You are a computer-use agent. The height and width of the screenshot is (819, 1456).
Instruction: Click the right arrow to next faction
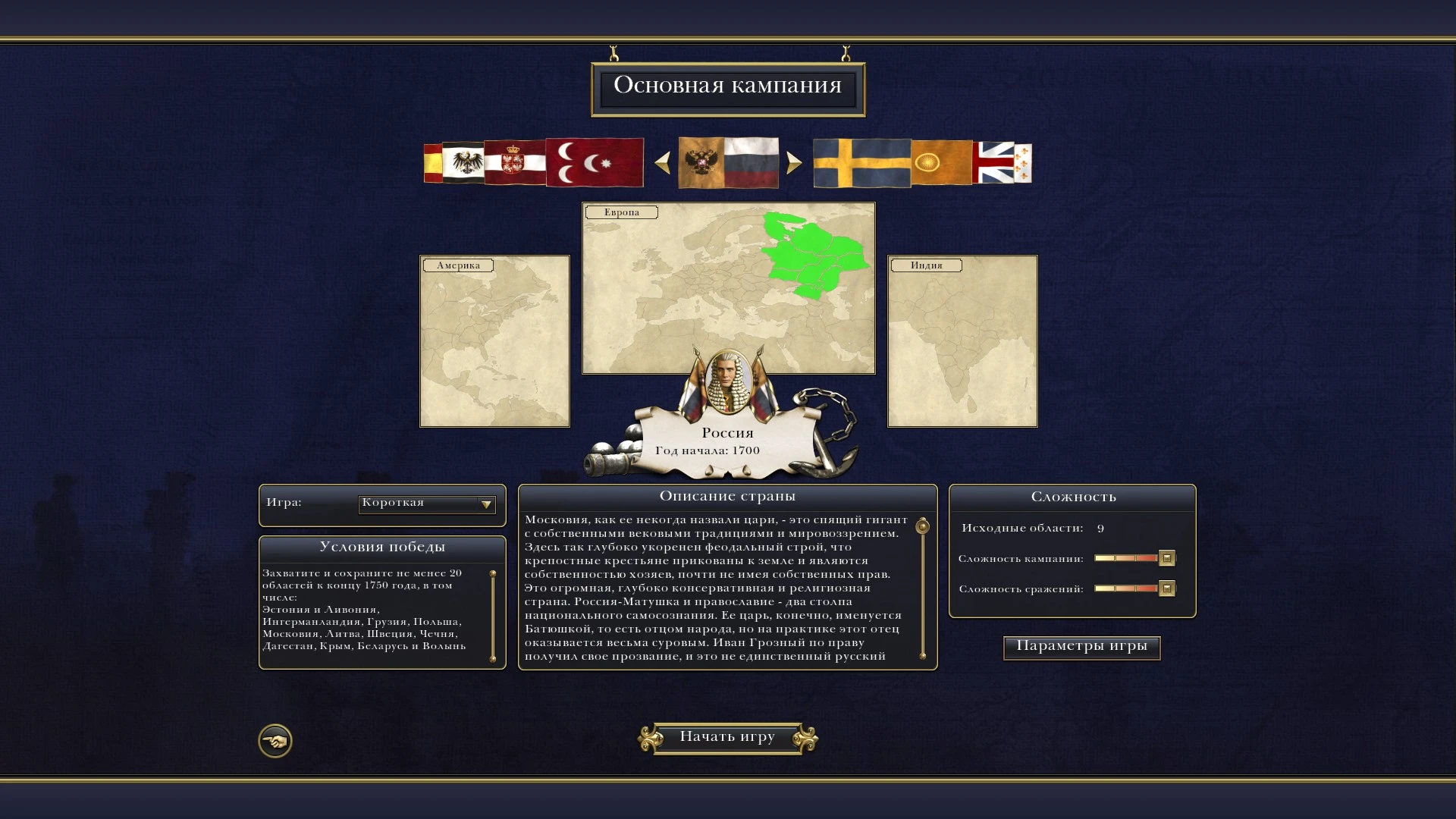coord(793,162)
